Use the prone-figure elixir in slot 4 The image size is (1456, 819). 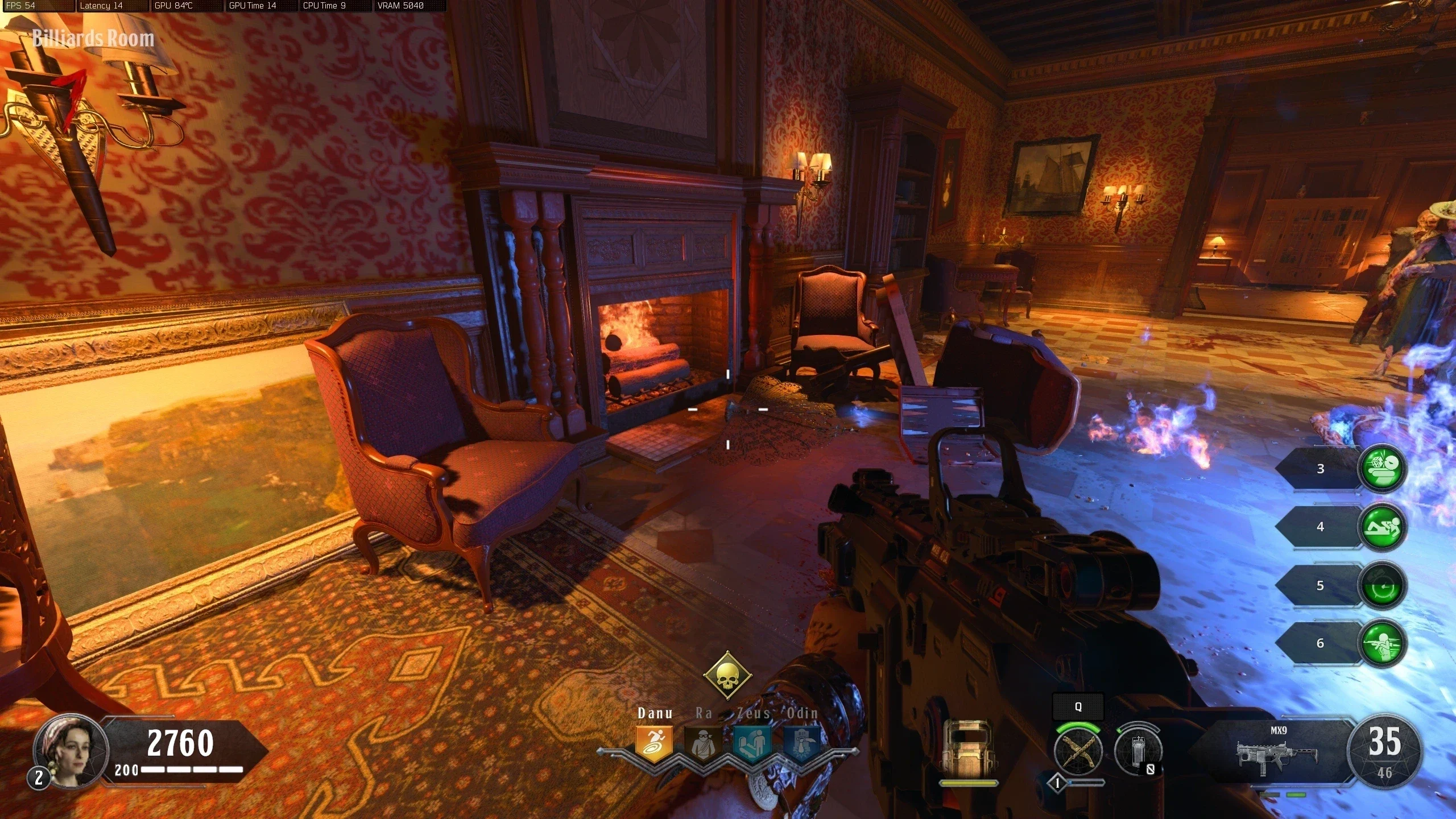coord(1382,527)
